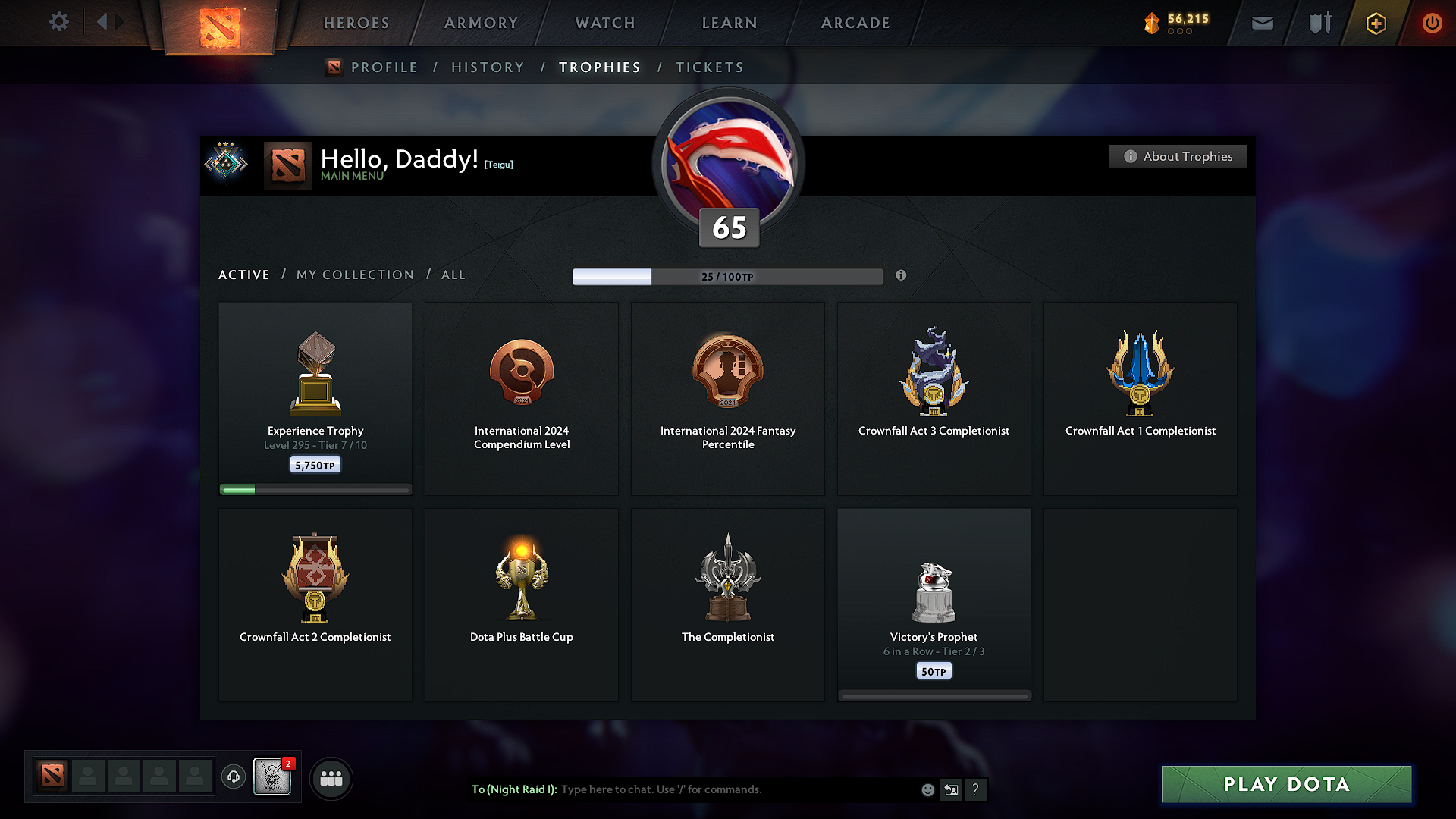Screen dimensions: 1456x819
Task: Open the settings gear icon
Action: coord(58,22)
